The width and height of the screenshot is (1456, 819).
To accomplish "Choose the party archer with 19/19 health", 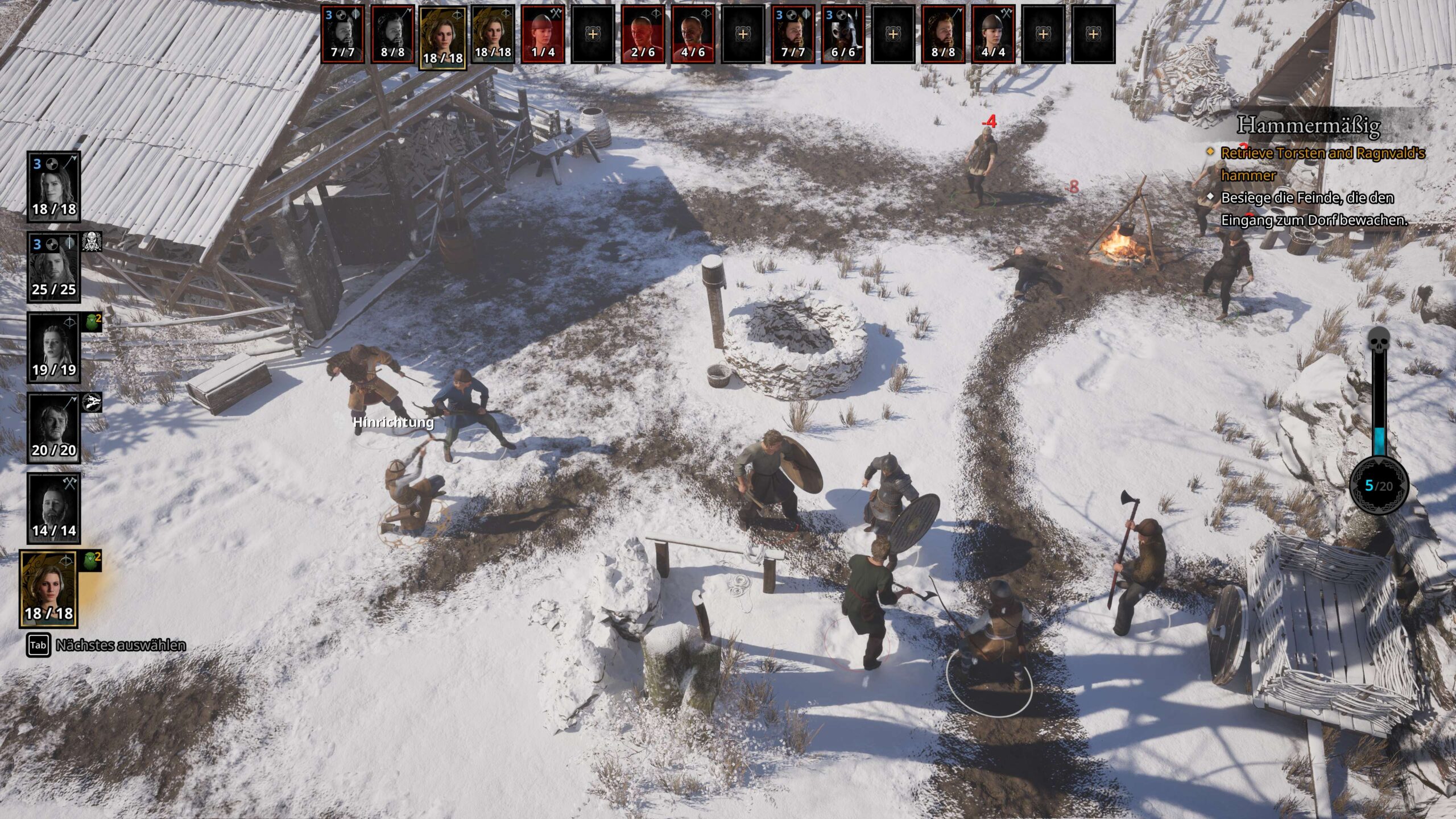I will click(x=54, y=348).
